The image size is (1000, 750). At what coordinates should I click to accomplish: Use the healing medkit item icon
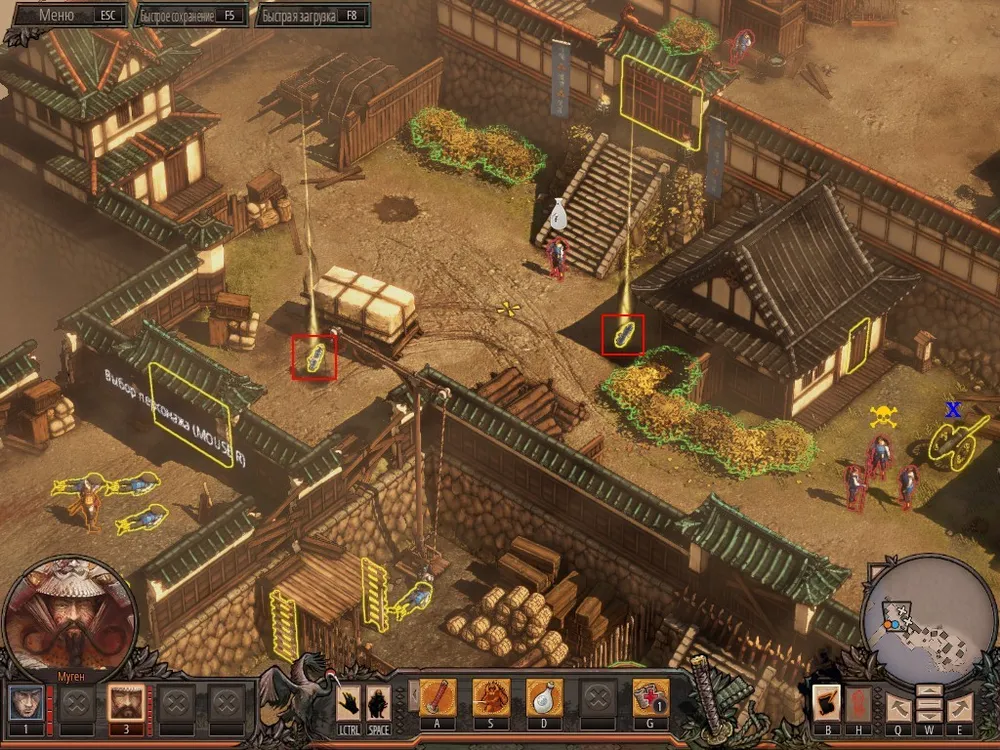click(x=650, y=698)
